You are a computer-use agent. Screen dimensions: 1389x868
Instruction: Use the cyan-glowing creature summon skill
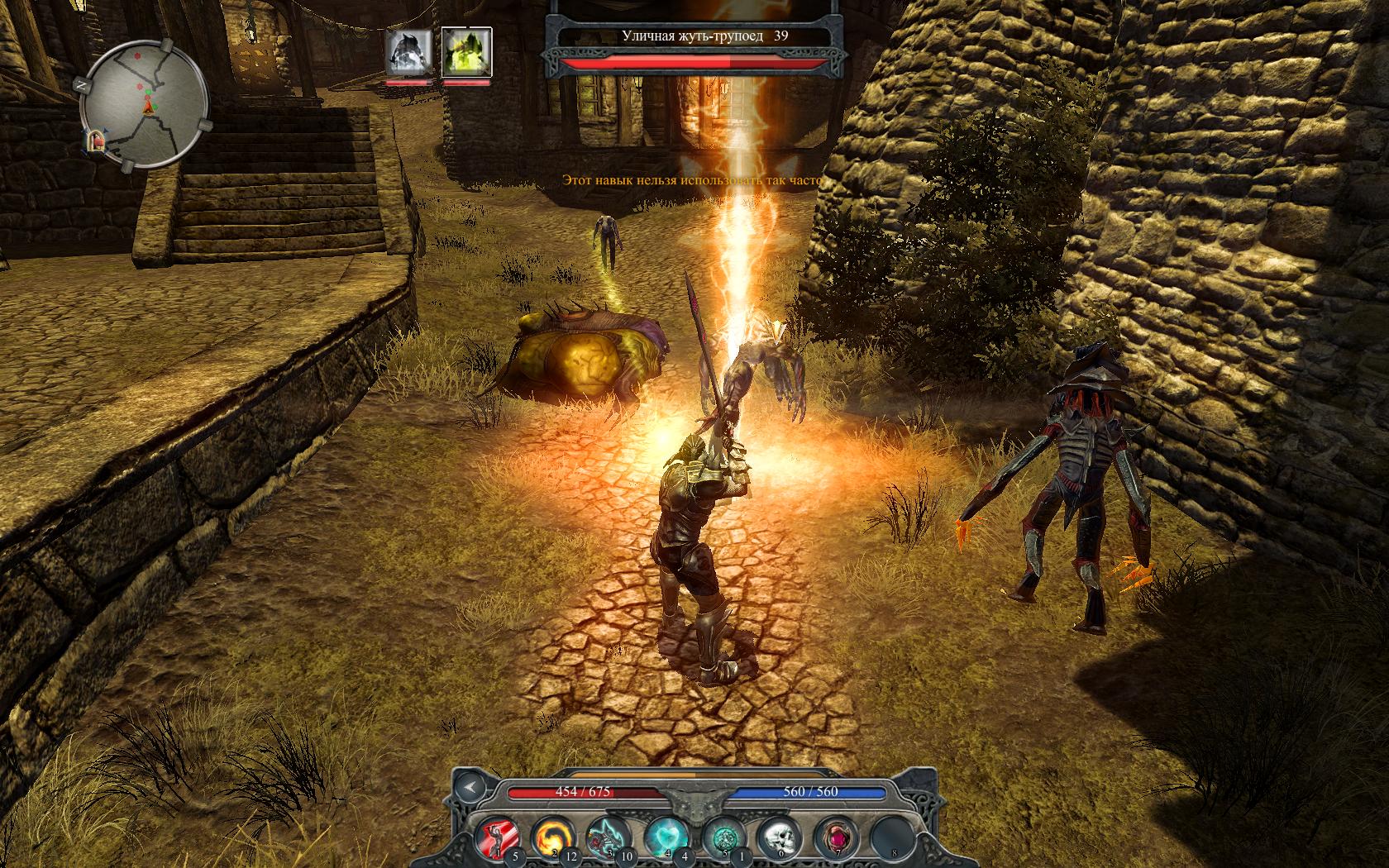[x=606, y=837]
